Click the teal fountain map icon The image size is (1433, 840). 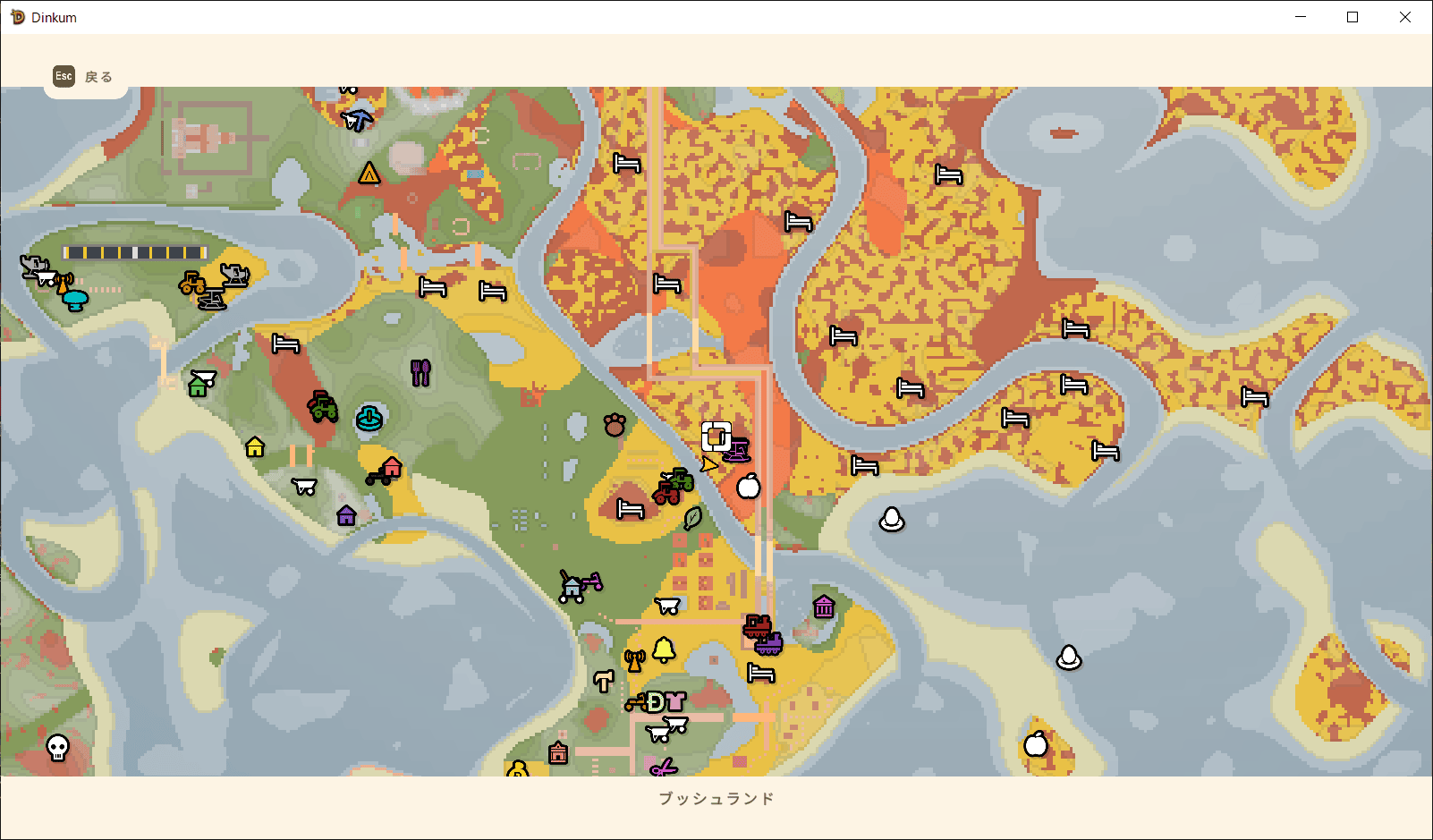click(x=369, y=418)
